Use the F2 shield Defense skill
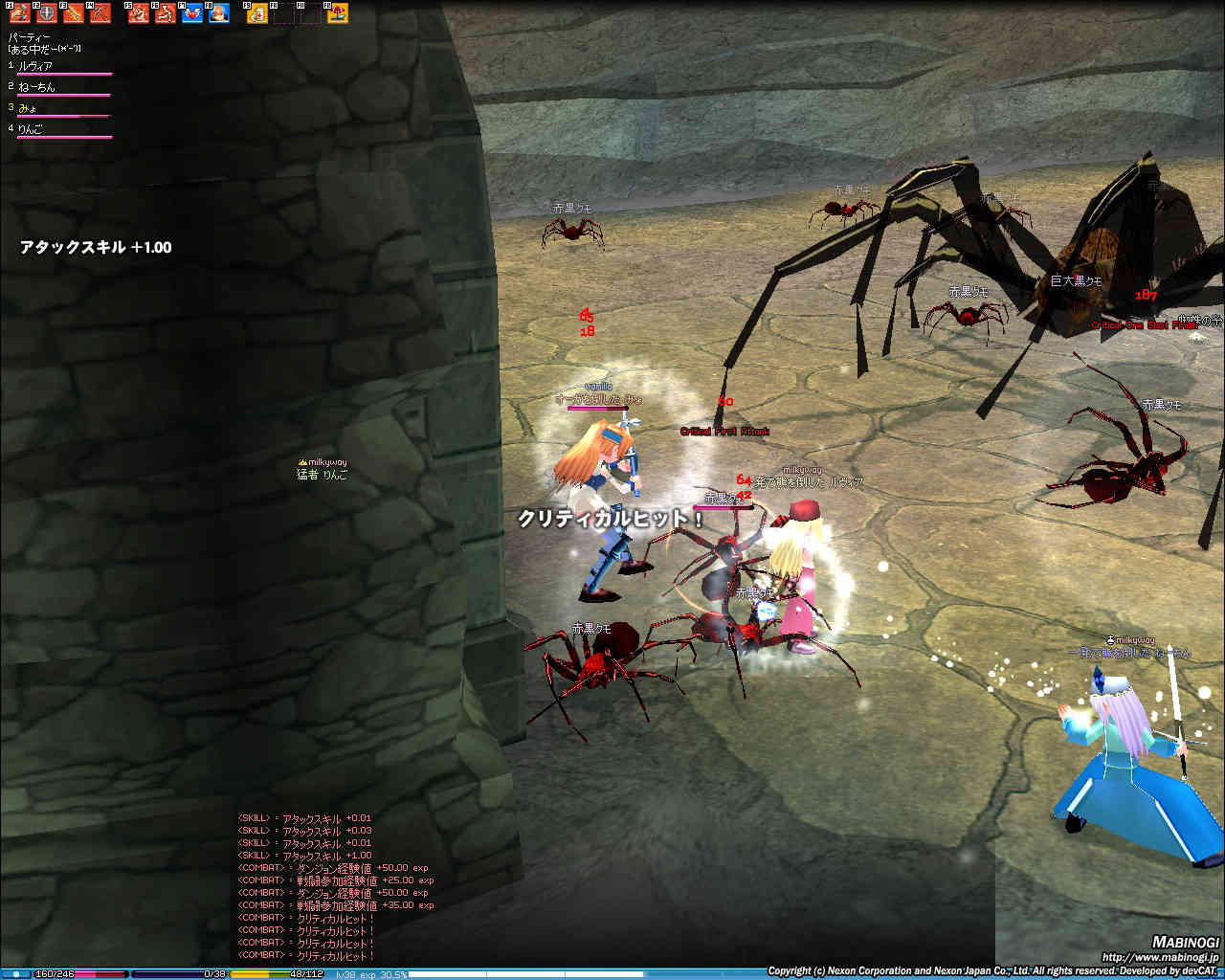This screenshot has height=980, width=1225. coord(47,12)
